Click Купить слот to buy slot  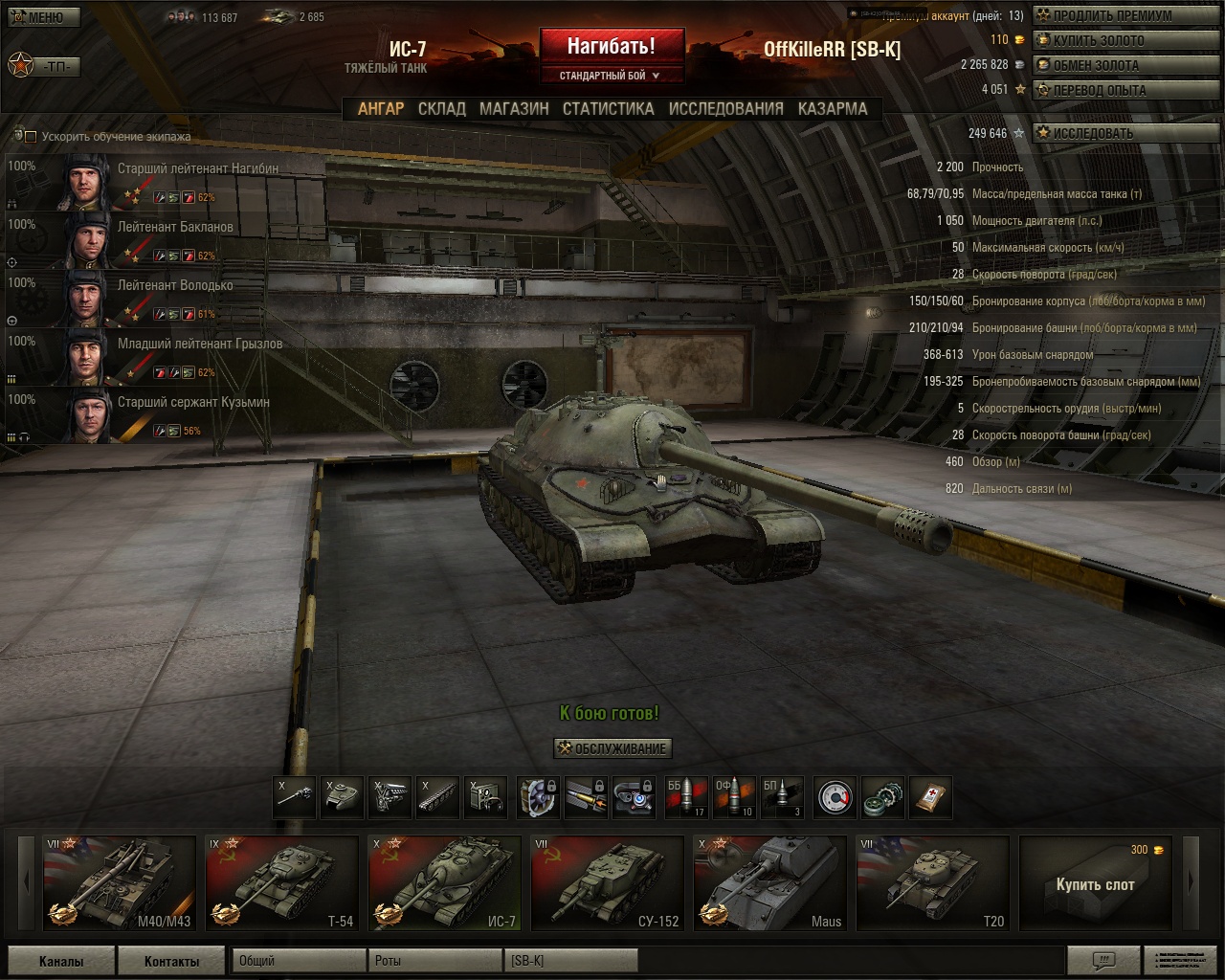pos(1095,882)
